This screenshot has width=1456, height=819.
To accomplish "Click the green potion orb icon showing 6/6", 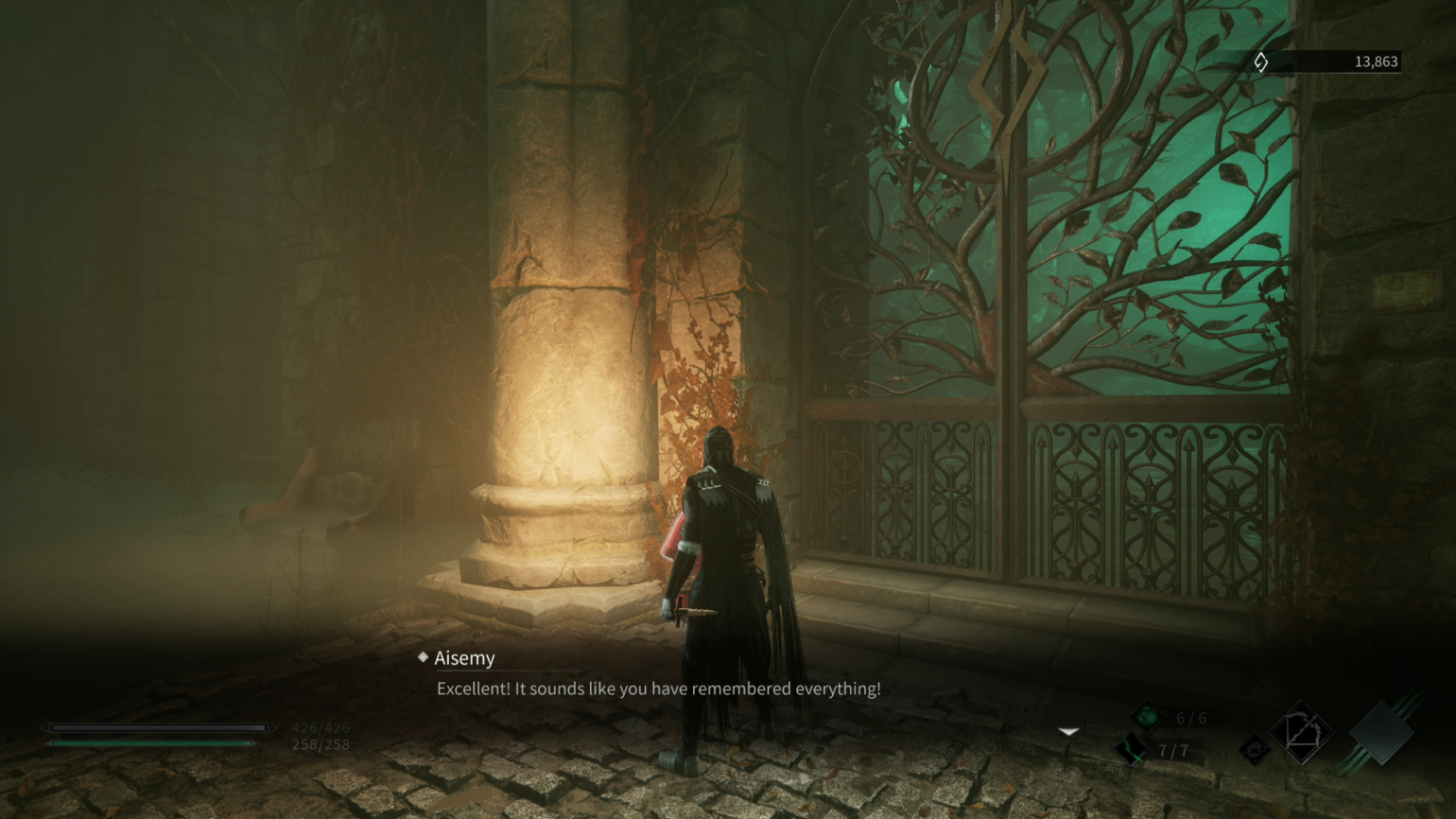I will [x=1148, y=716].
